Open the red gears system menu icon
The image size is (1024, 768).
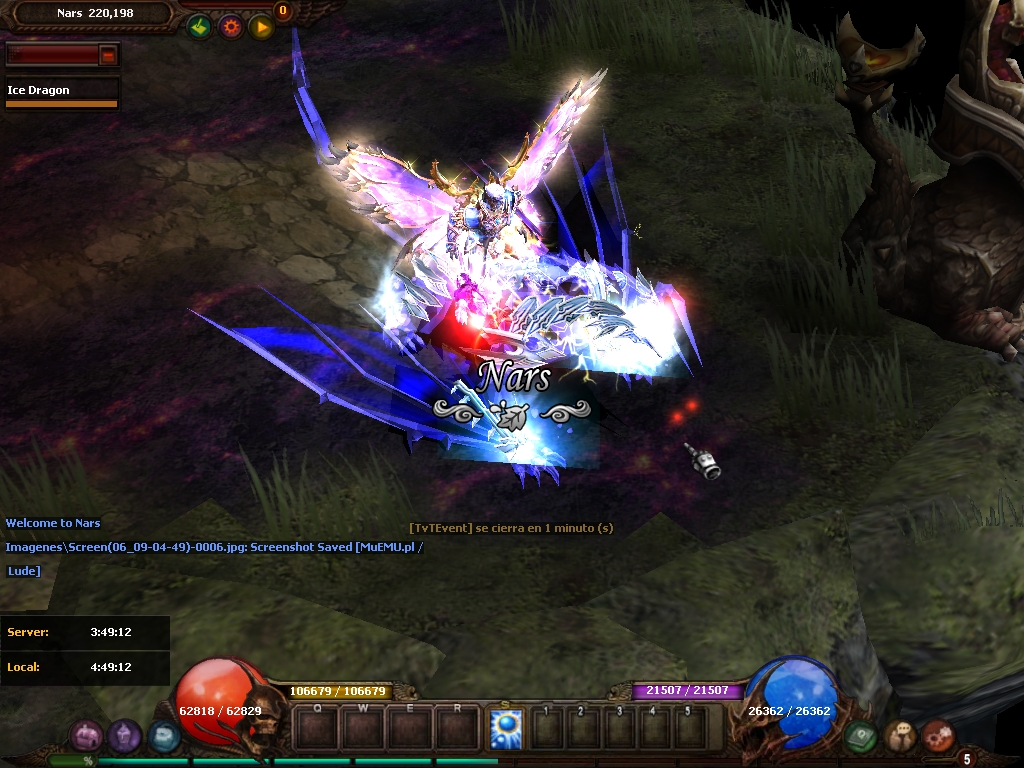coord(938,737)
